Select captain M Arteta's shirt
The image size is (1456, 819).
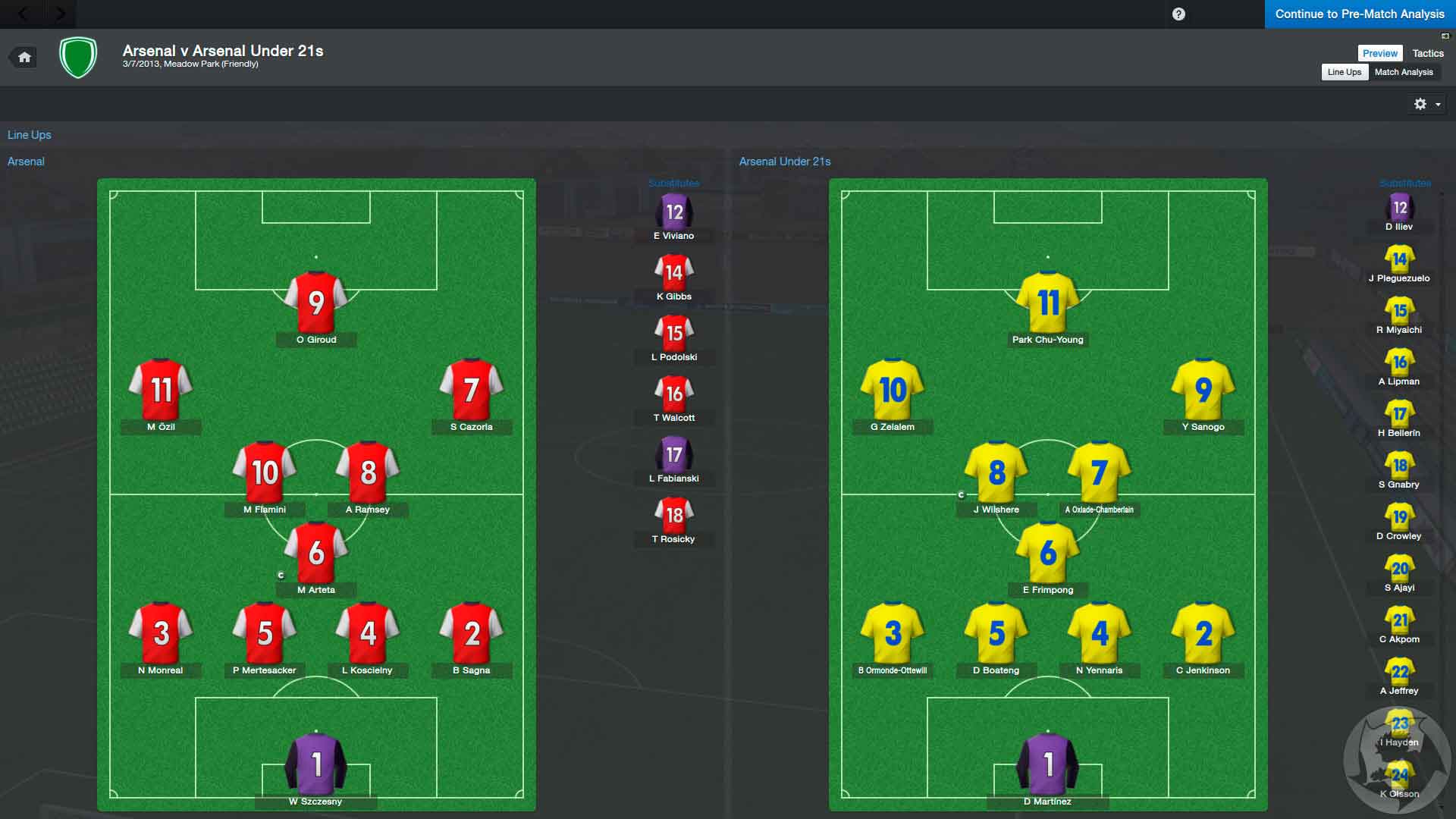(x=316, y=554)
